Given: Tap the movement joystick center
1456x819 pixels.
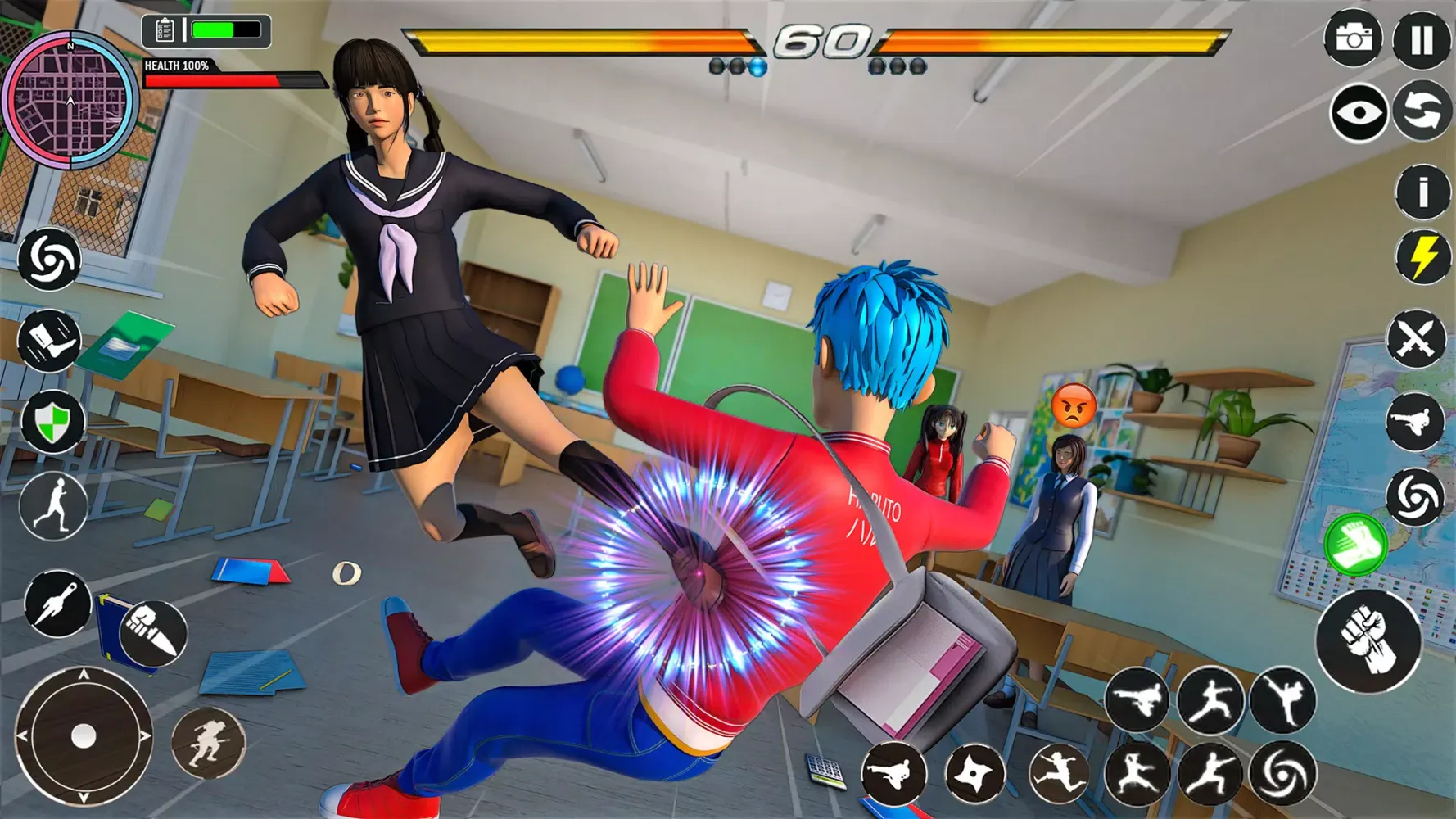Looking at the screenshot, I should tap(84, 736).
